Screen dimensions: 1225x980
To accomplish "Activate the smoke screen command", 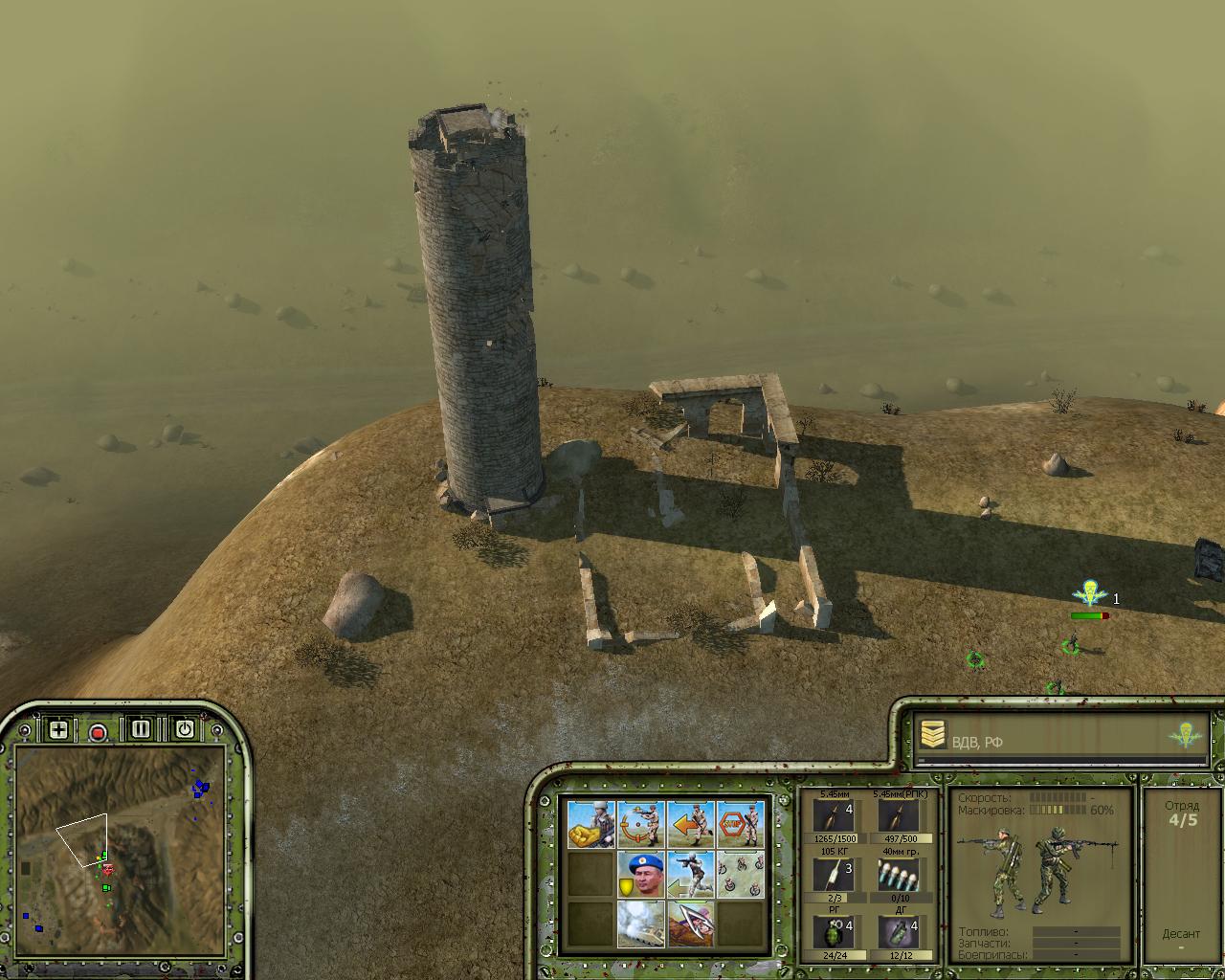I will coord(641,924).
